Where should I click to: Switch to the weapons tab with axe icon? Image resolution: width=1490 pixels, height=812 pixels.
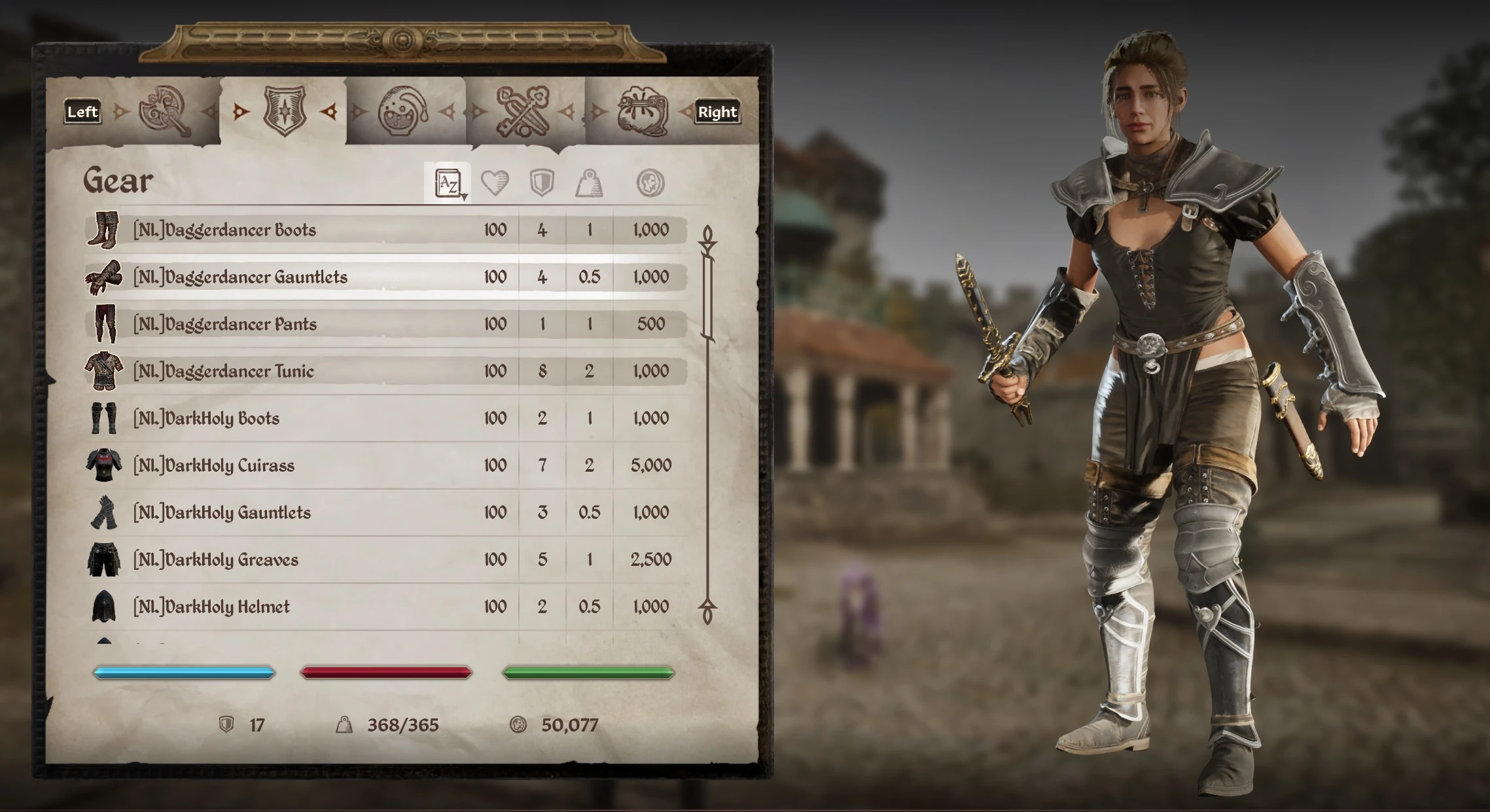[x=165, y=113]
